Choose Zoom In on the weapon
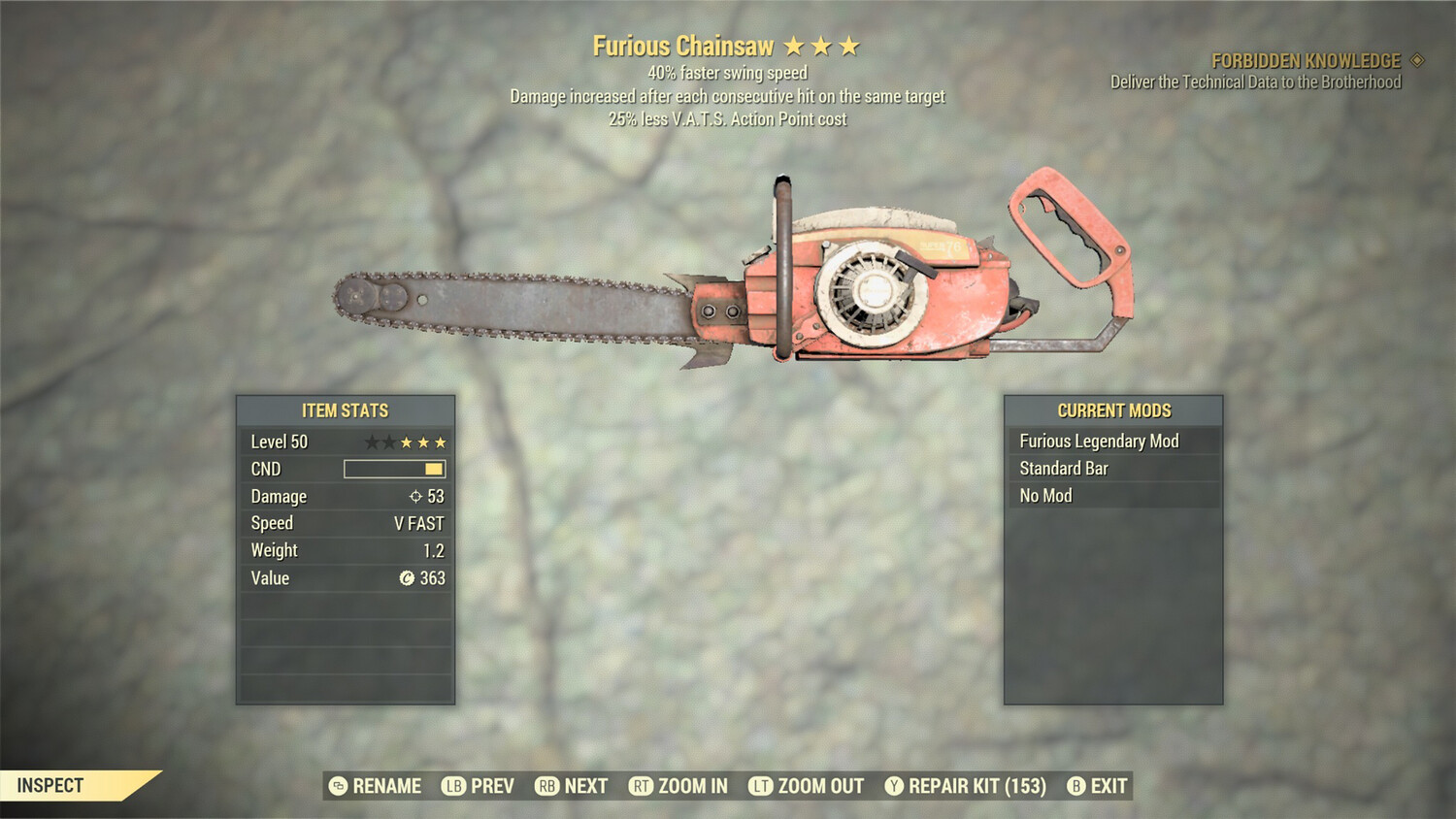The height and width of the screenshot is (819, 1456). click(678, 786)
